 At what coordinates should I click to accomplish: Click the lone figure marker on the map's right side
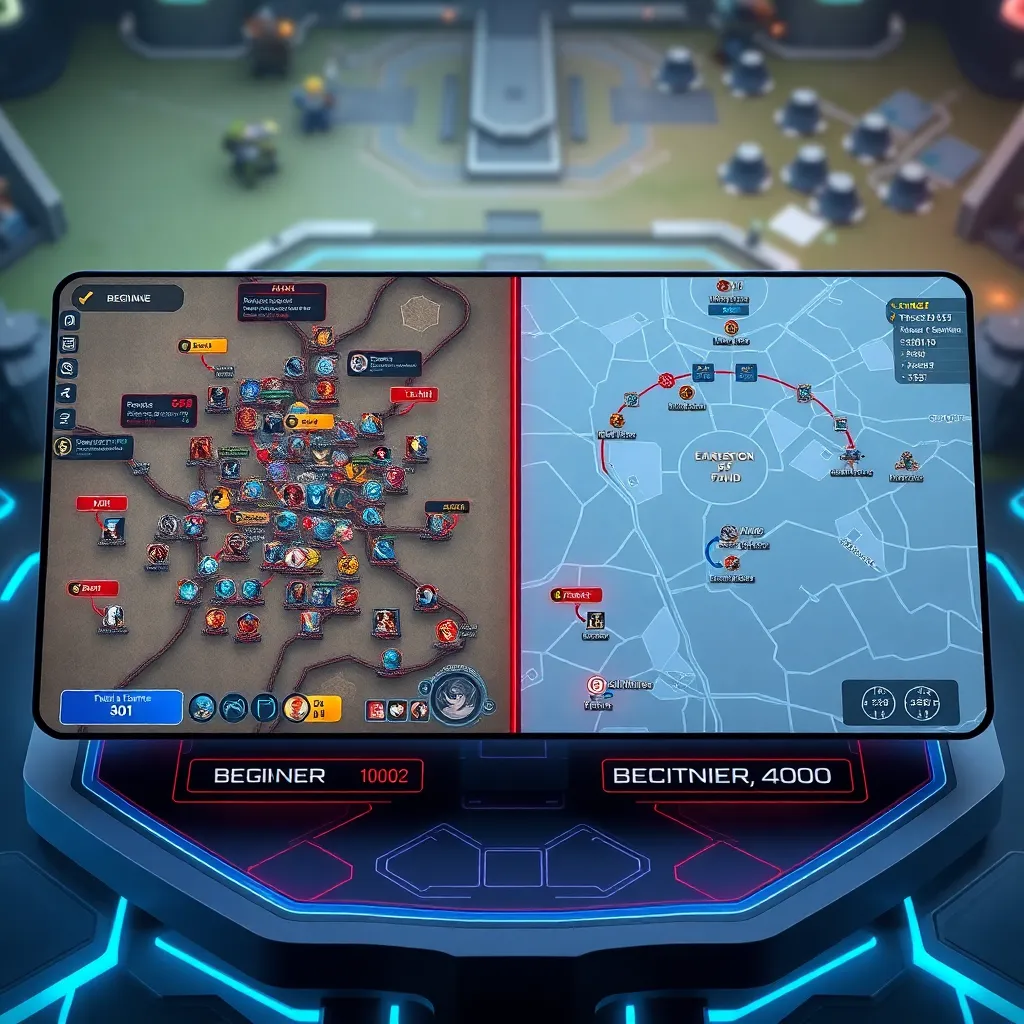906,461
